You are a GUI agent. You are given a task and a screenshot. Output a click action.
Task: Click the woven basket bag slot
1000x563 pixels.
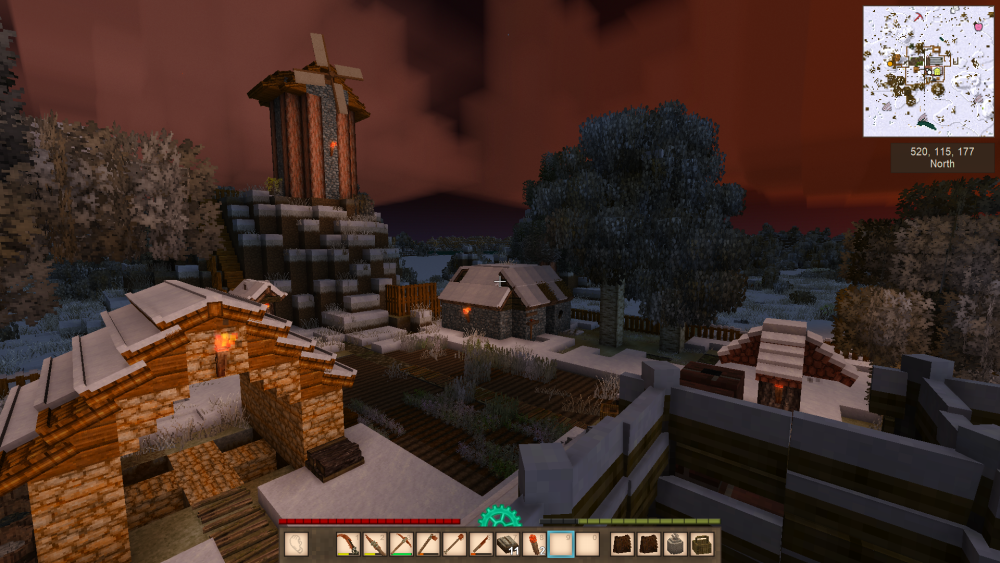pyautogui.click(x=702, y=544)
